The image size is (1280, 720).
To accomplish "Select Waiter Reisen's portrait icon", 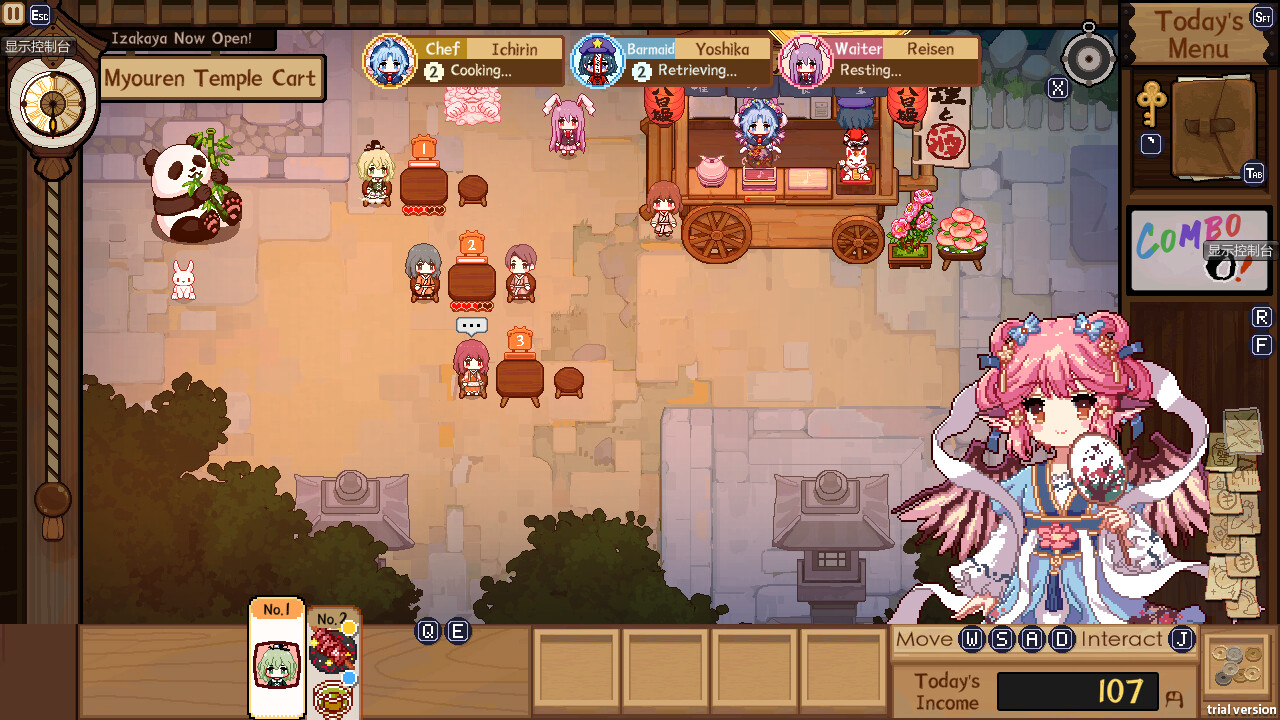I will click(806, 61).
